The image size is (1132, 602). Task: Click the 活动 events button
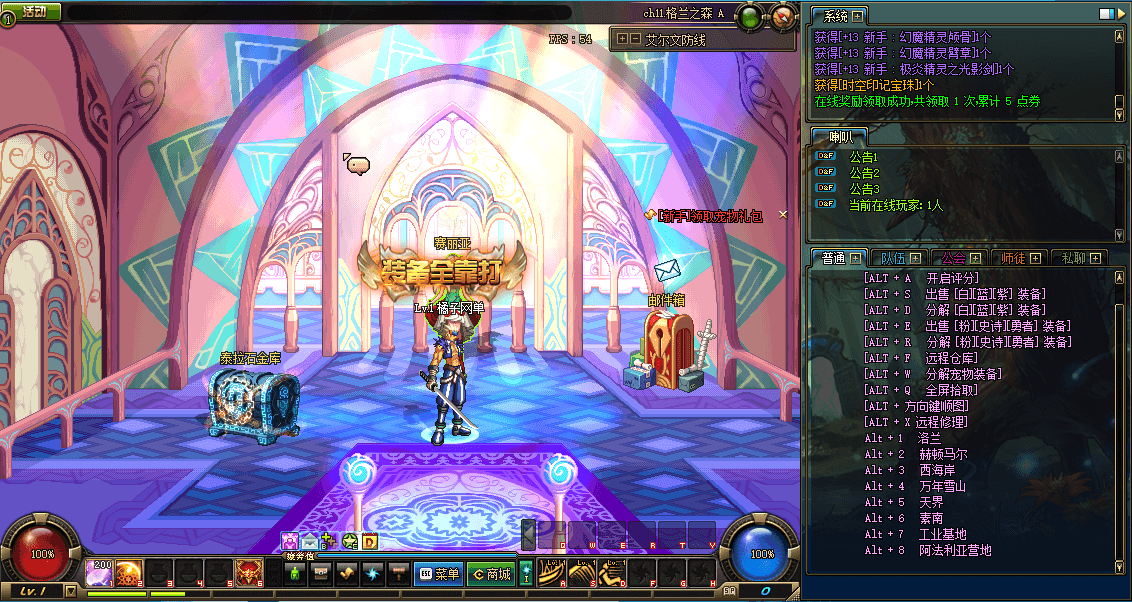33,12
